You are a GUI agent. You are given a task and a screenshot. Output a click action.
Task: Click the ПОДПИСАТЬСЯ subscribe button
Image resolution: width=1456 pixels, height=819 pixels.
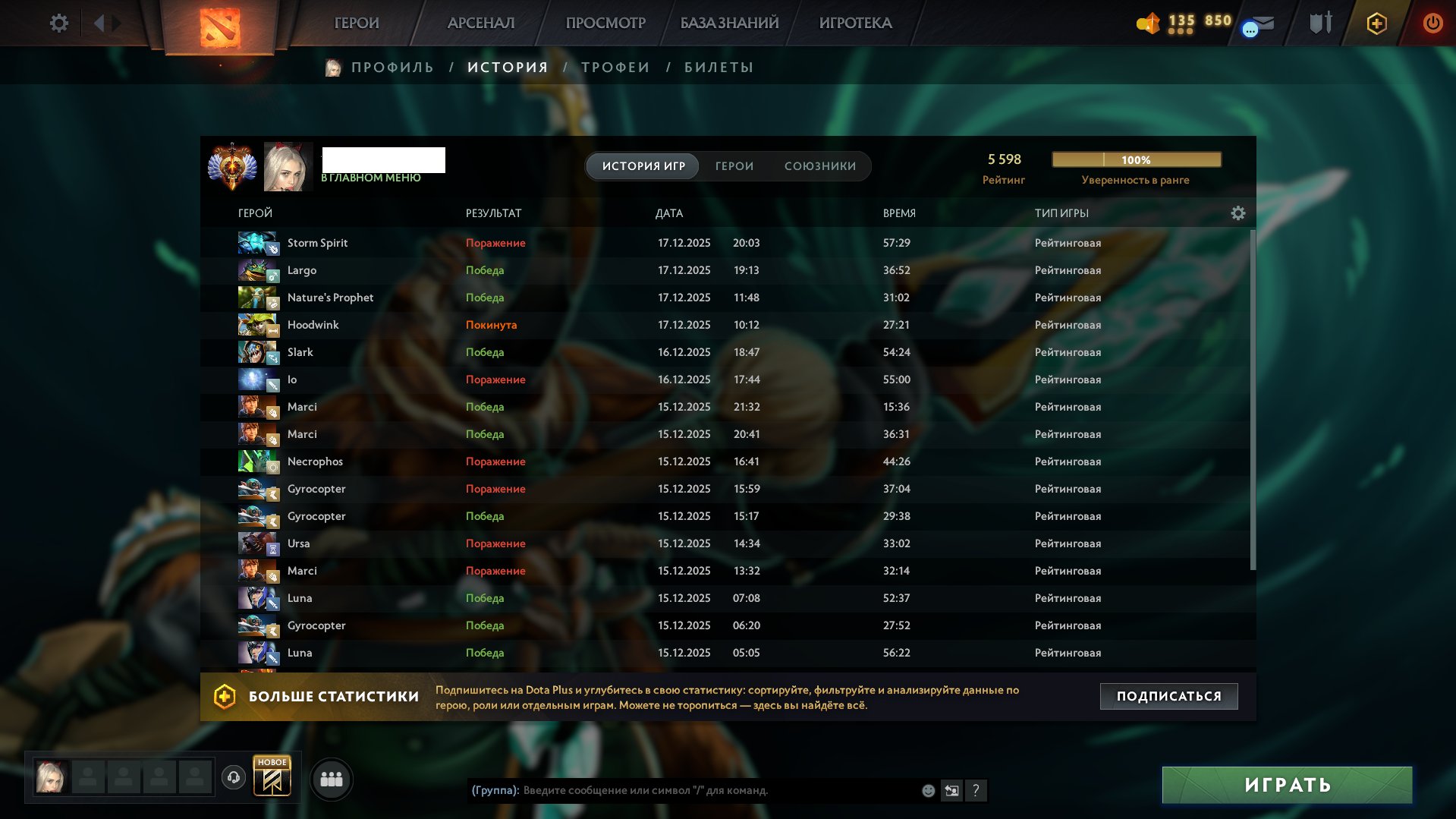(x=1168, y=695)
